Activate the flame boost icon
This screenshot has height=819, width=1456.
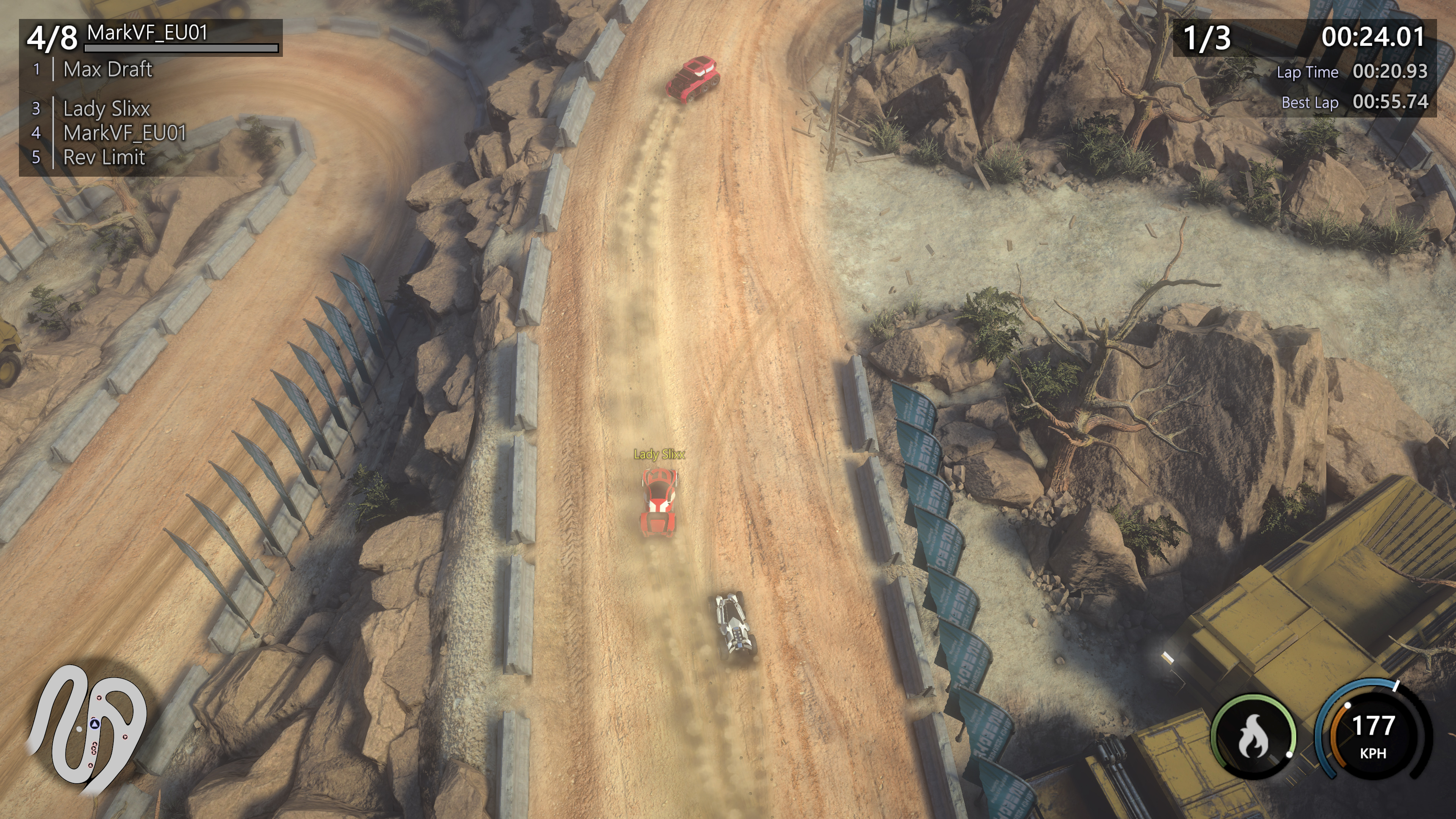point(1253,736)
